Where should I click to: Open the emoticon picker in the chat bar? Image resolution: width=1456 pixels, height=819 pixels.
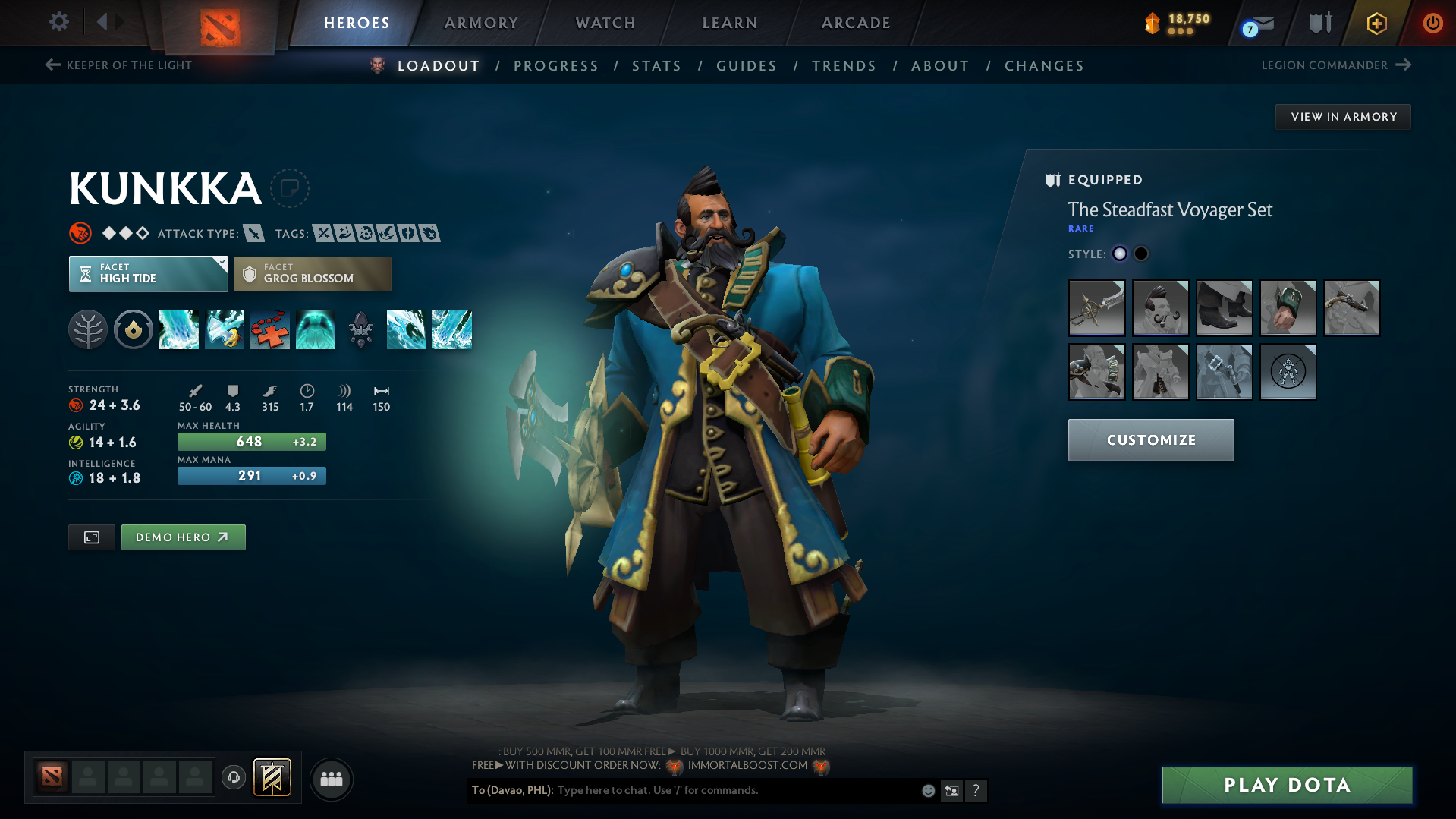[928, 790]
